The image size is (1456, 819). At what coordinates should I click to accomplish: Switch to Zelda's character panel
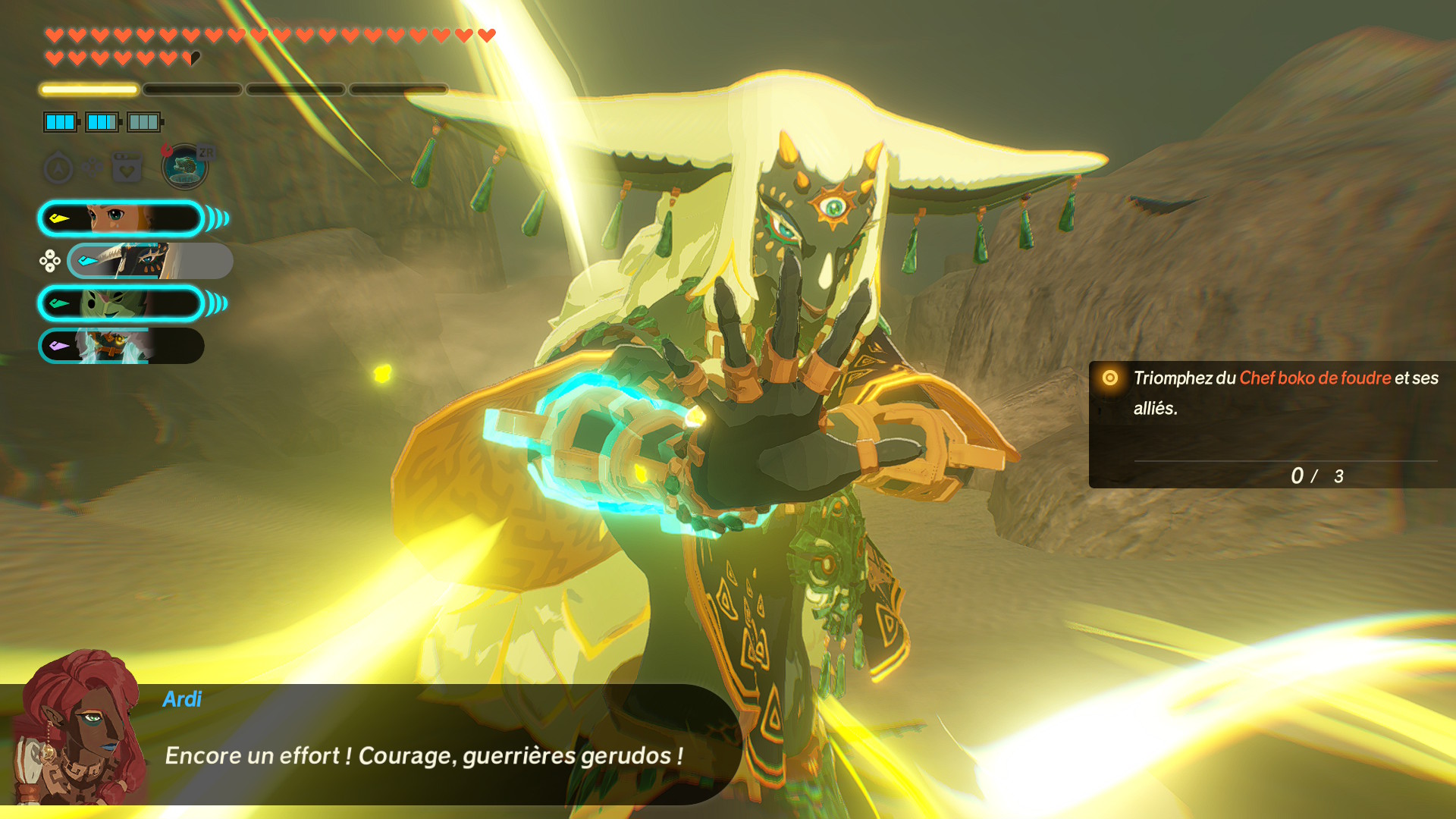(x=121, y=219)
